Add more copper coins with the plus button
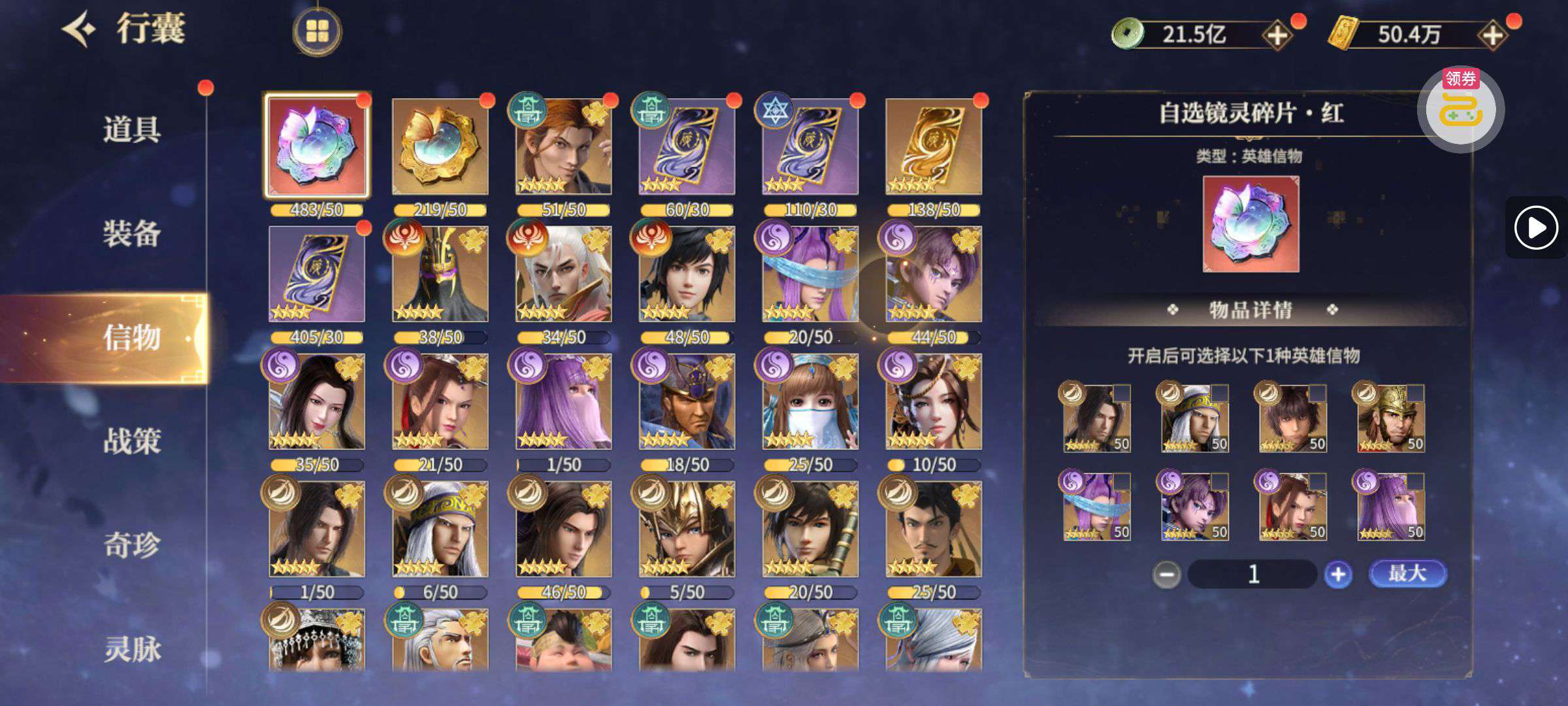Viewport: 1568px width, 706px height. tap(1277, 35)
